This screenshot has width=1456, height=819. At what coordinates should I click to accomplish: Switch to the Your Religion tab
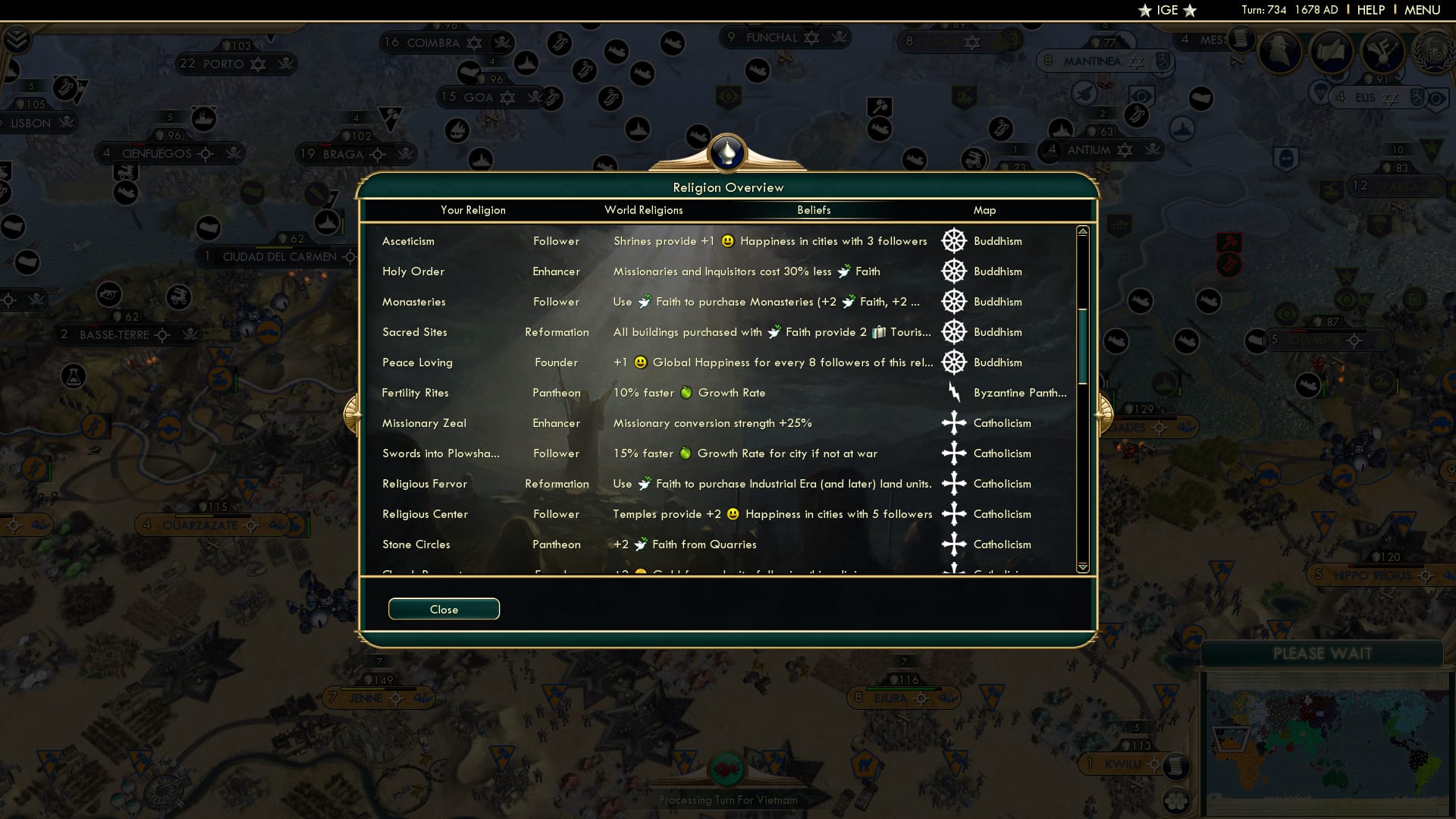[x=473, y=210]
